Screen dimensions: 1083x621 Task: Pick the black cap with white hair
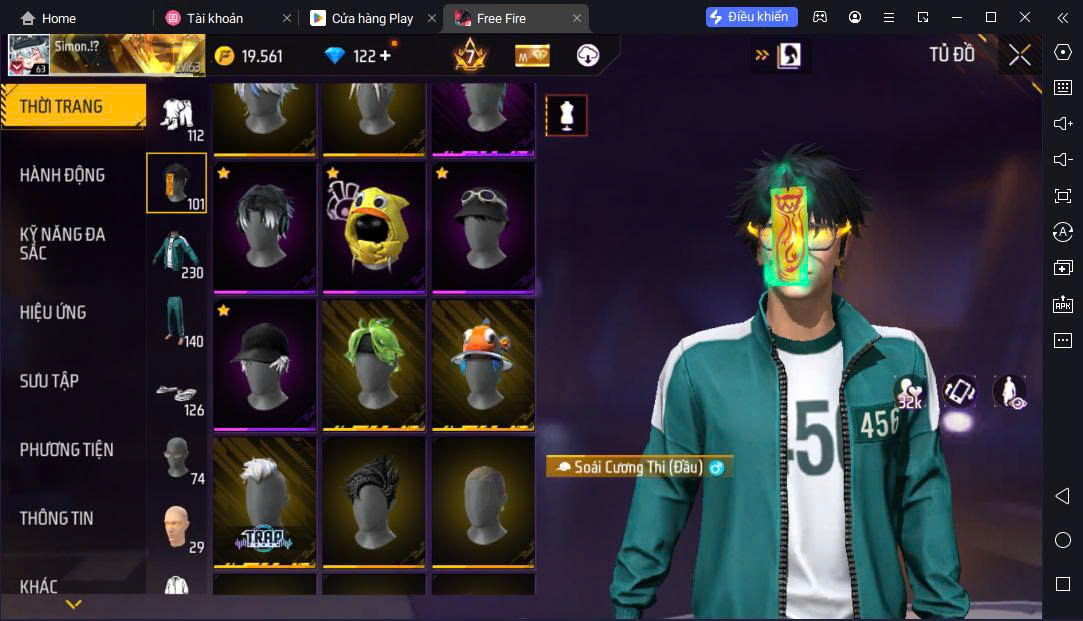tap(265, 364)
